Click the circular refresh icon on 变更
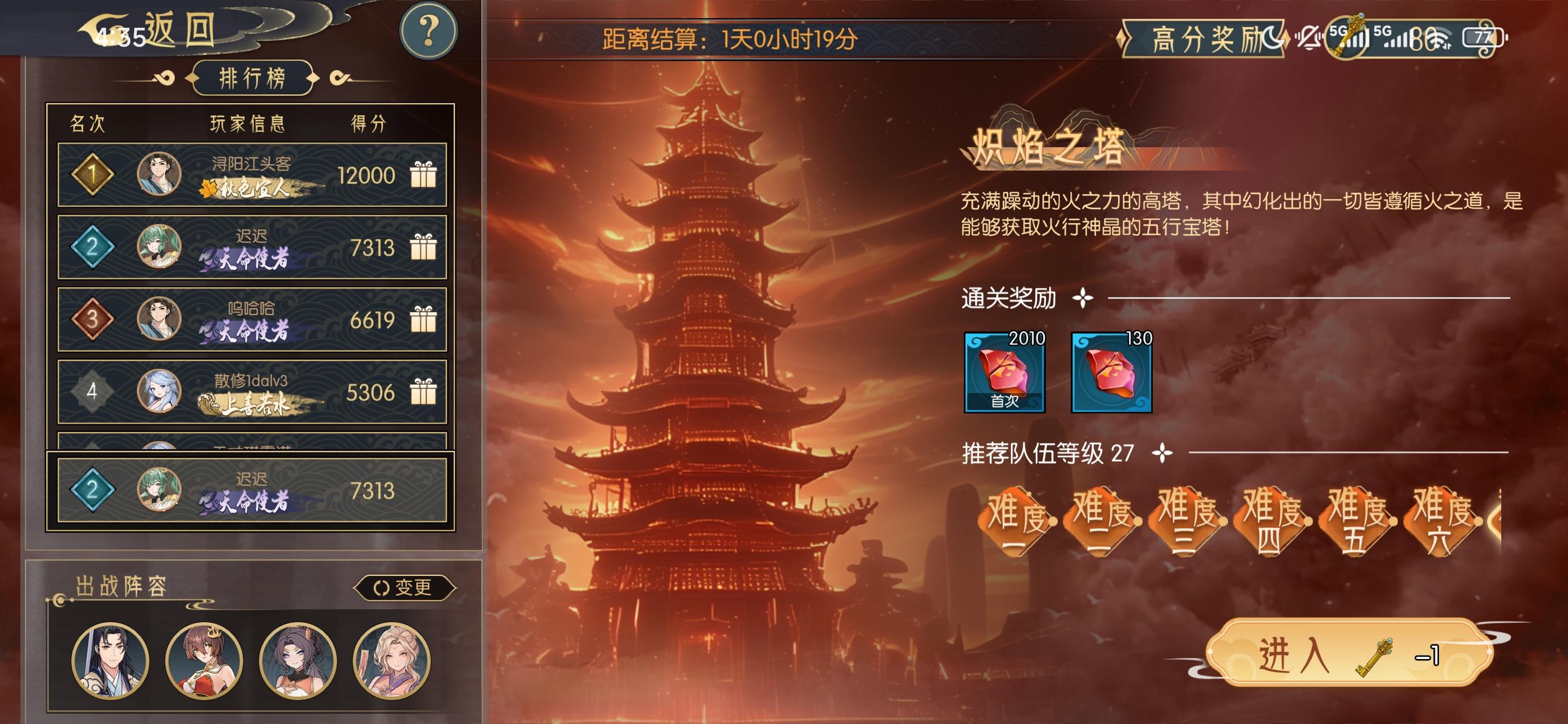The height and width of the screenshot is (724, 1568). pos(383,587)
